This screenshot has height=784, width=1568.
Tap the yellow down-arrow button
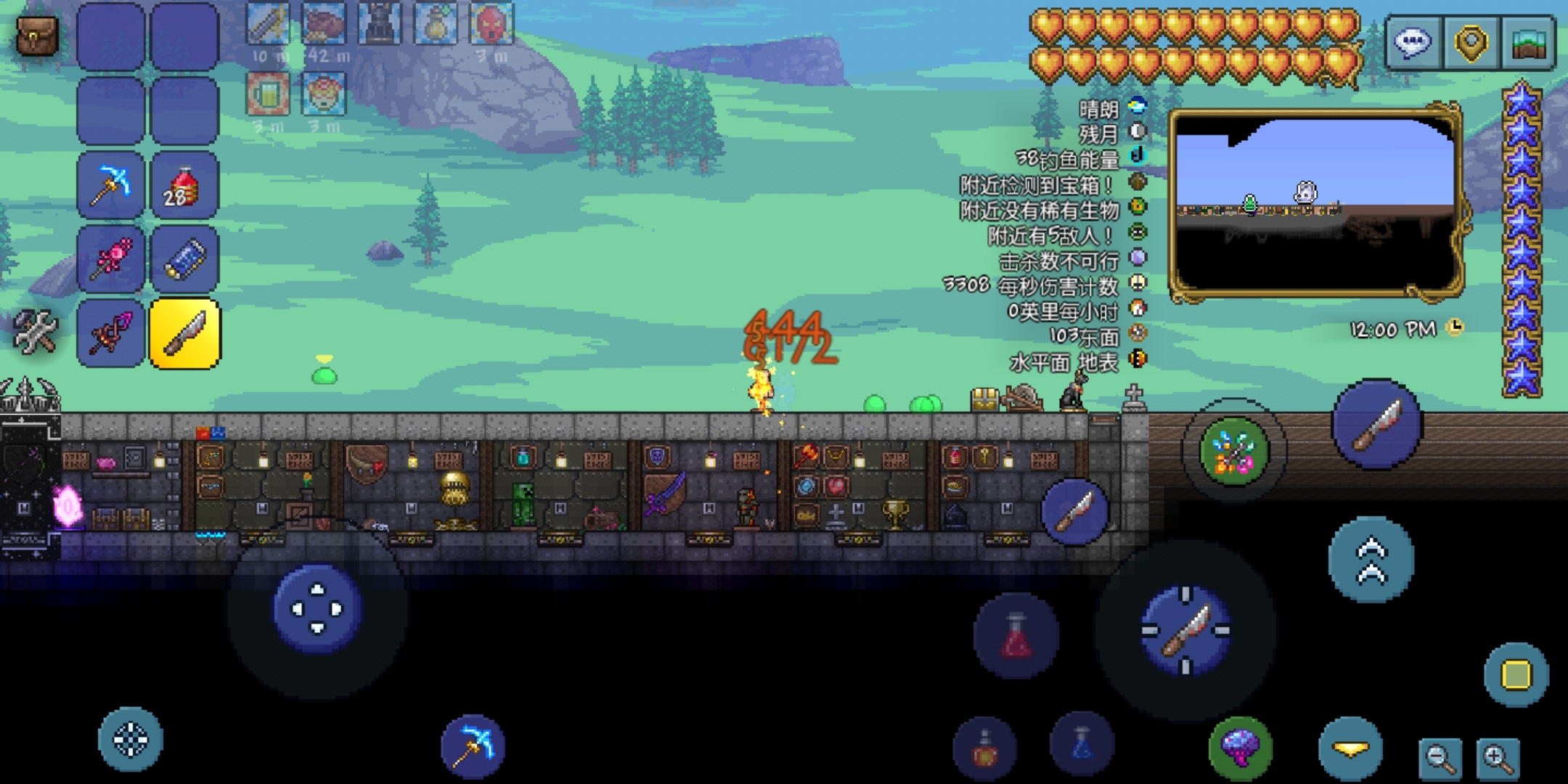click(x=1350, y=749)
